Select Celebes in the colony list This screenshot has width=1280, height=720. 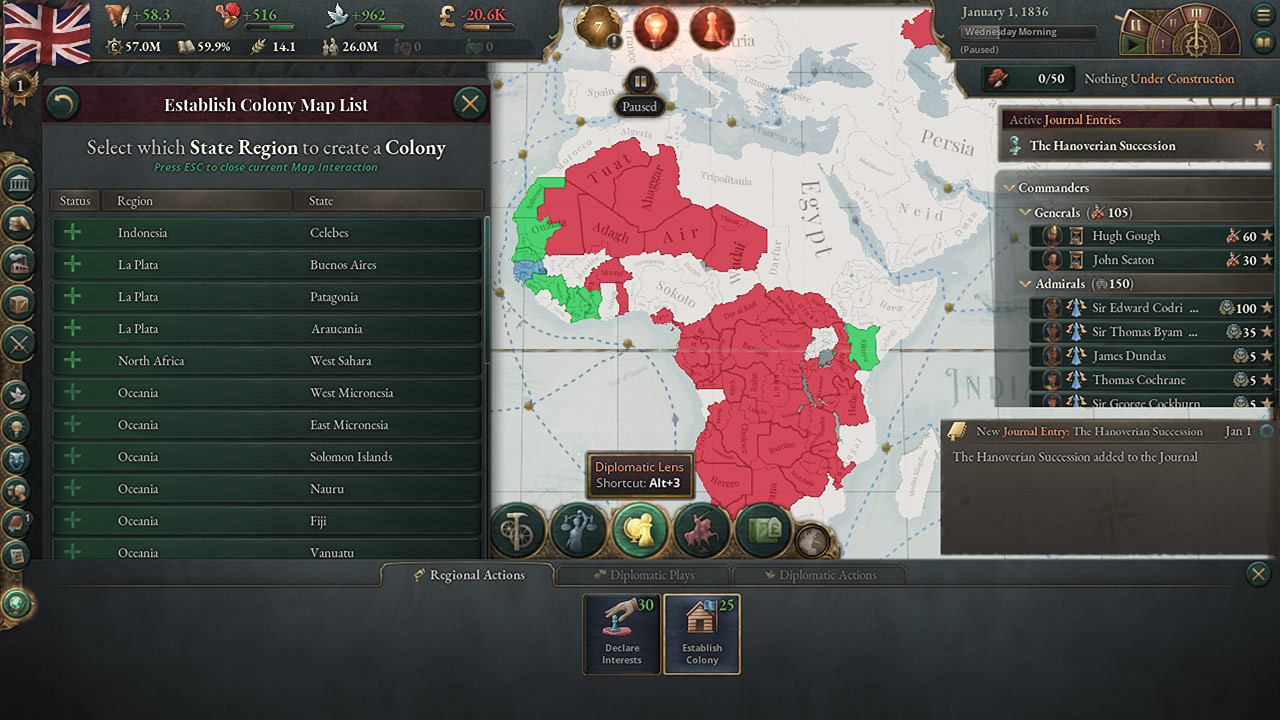click(x=267, y=233)
